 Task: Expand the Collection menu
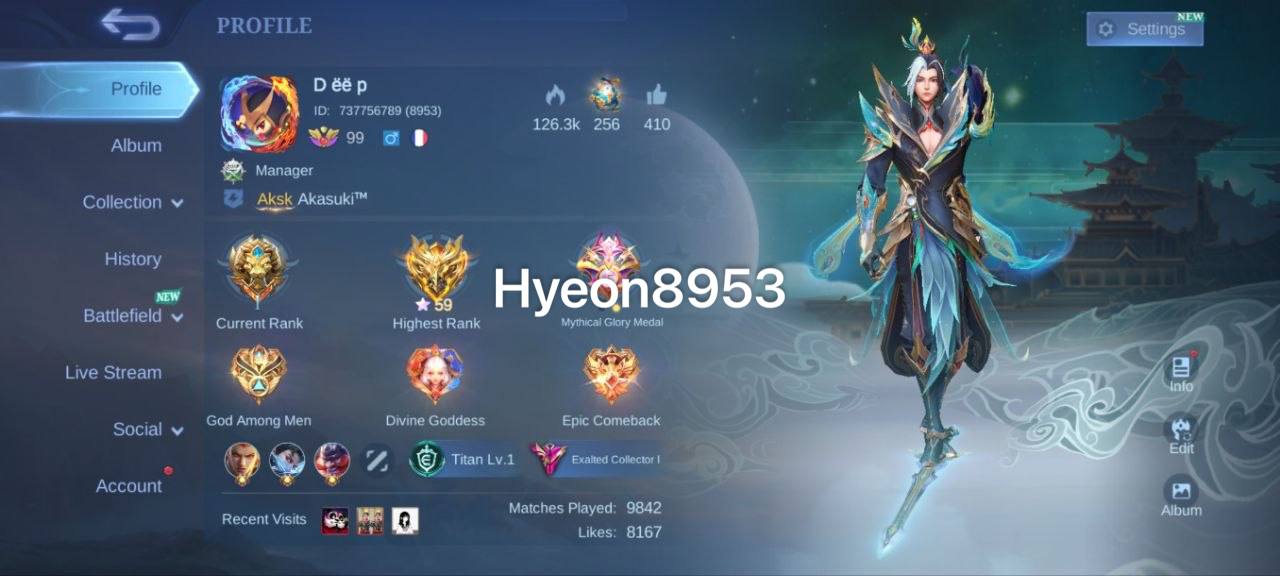click(133, 202)
